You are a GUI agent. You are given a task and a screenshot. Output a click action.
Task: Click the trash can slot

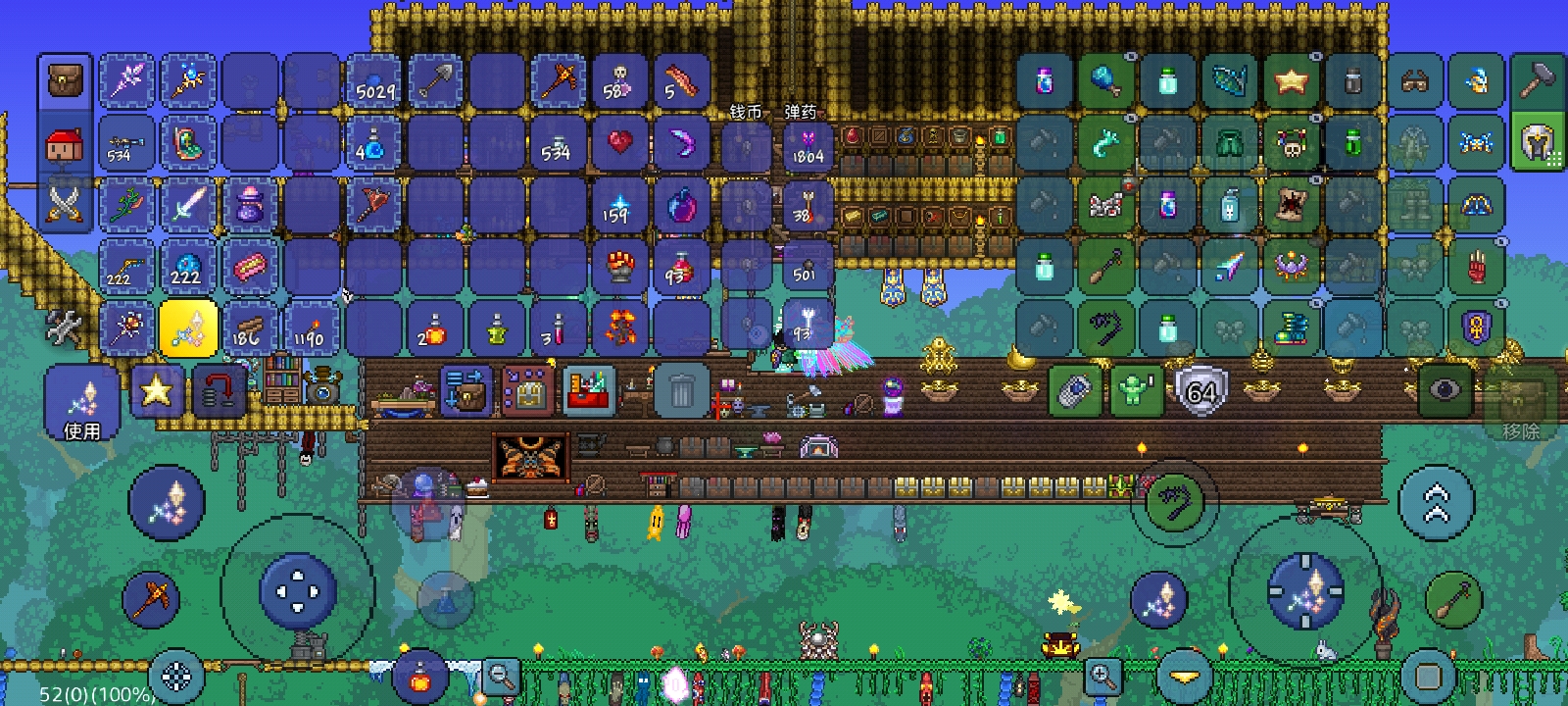[x=682, y=392]
